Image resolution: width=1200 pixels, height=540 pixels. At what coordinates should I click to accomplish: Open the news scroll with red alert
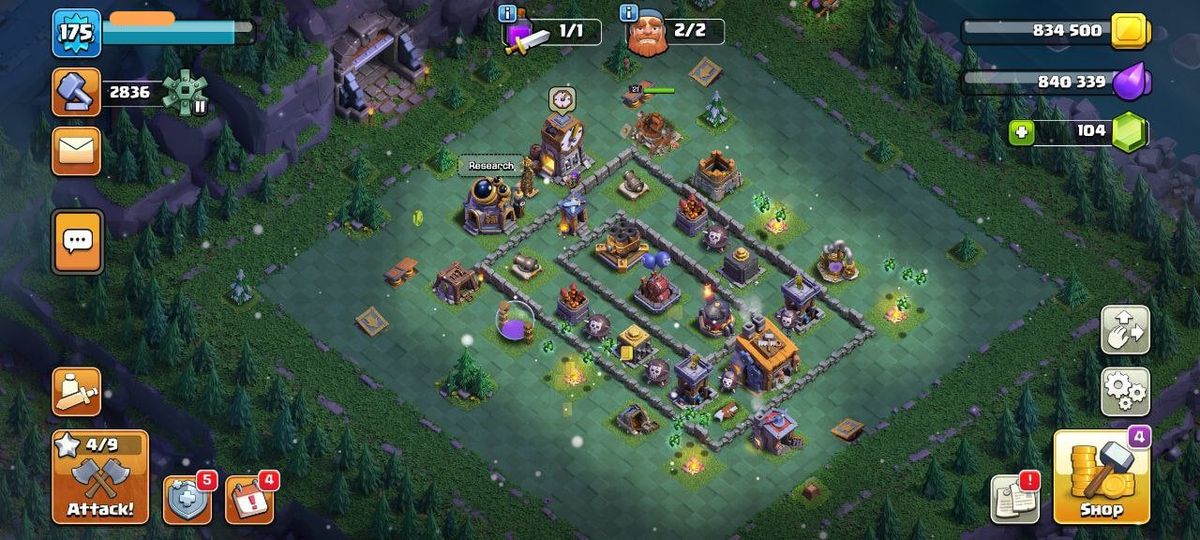click(x=1014, y=498)
